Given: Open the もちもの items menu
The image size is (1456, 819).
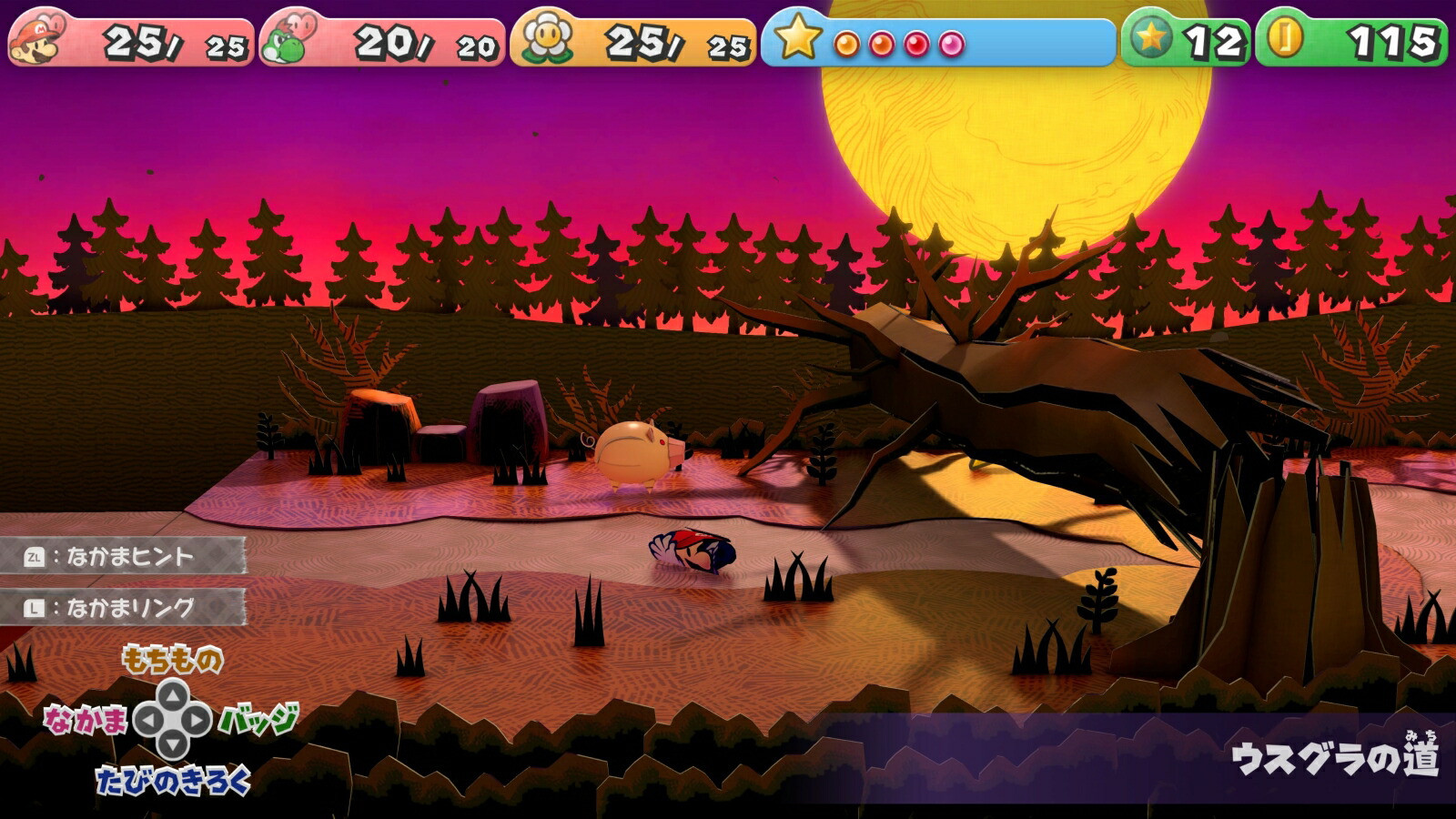Looking at the screenshot, I should pyautogui.click(x=172, y=659).
